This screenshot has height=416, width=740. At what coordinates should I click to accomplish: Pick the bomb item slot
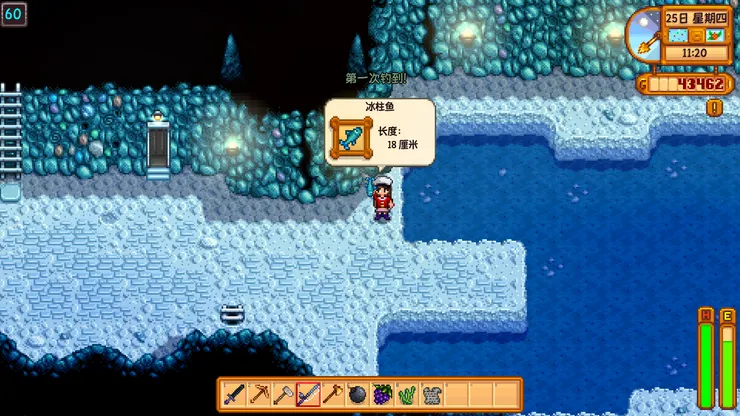point(357,394)
